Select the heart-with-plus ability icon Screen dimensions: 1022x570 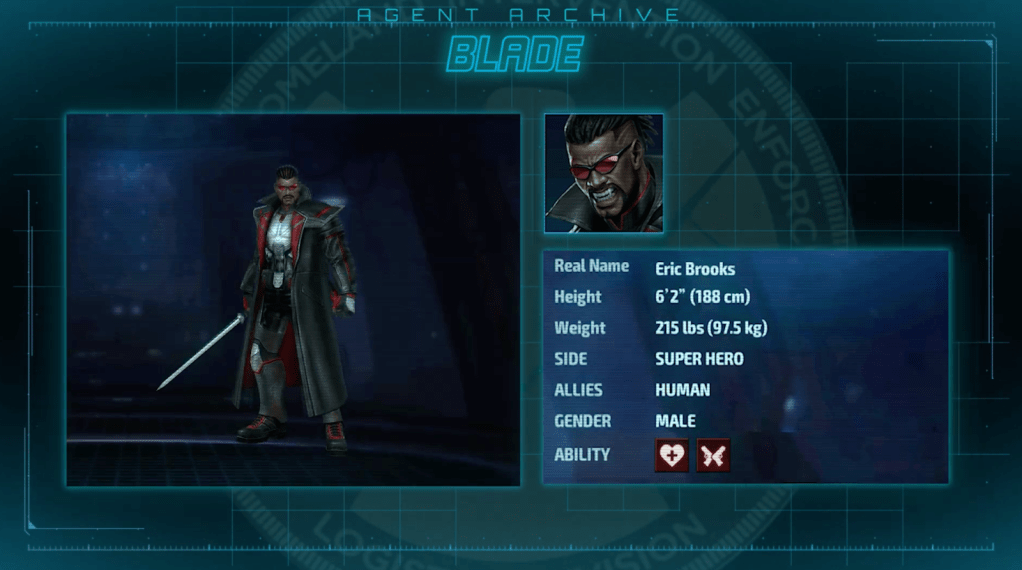coord(671,455)
